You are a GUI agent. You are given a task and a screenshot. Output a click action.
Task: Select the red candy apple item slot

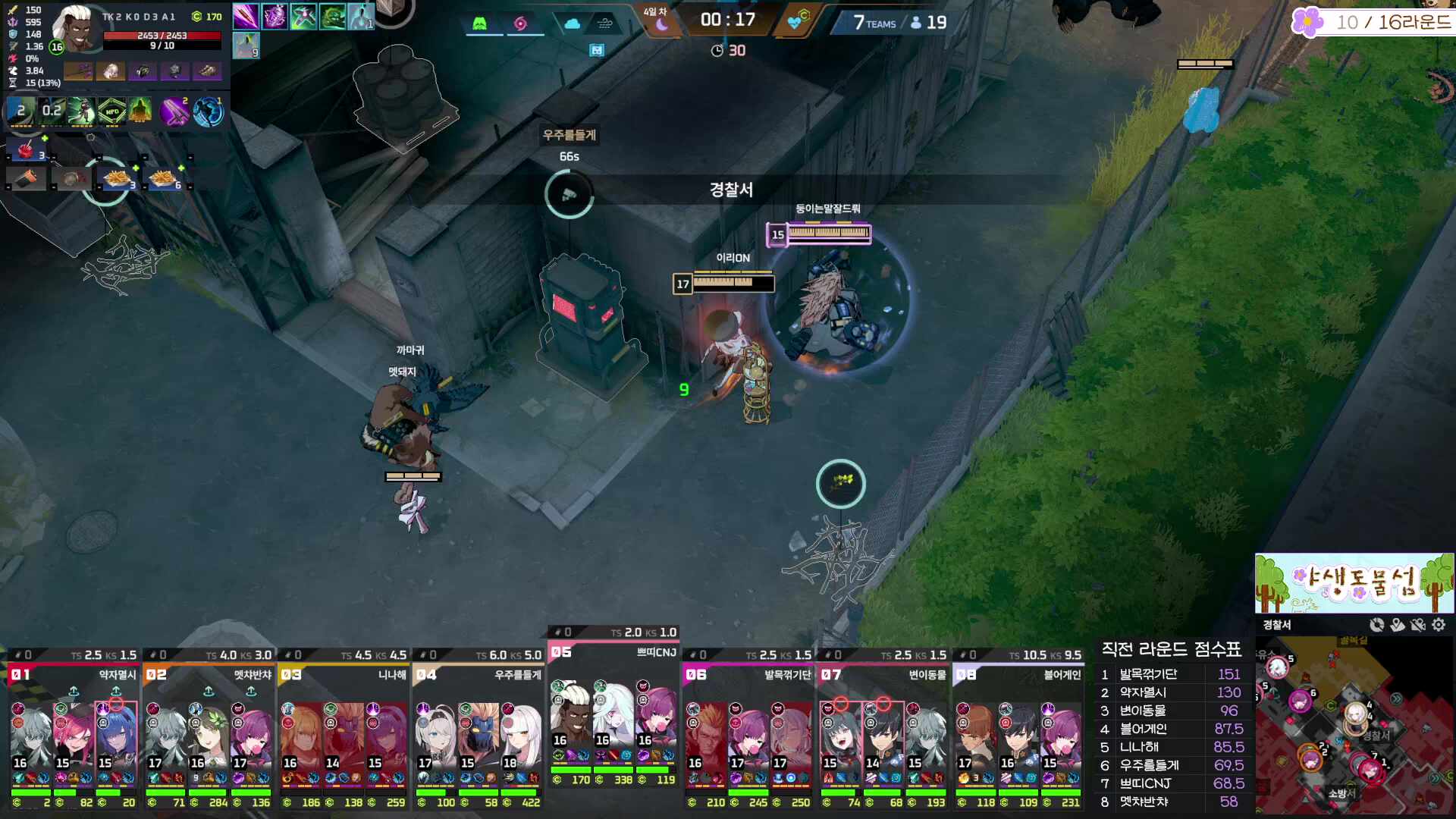pos(26,149)
